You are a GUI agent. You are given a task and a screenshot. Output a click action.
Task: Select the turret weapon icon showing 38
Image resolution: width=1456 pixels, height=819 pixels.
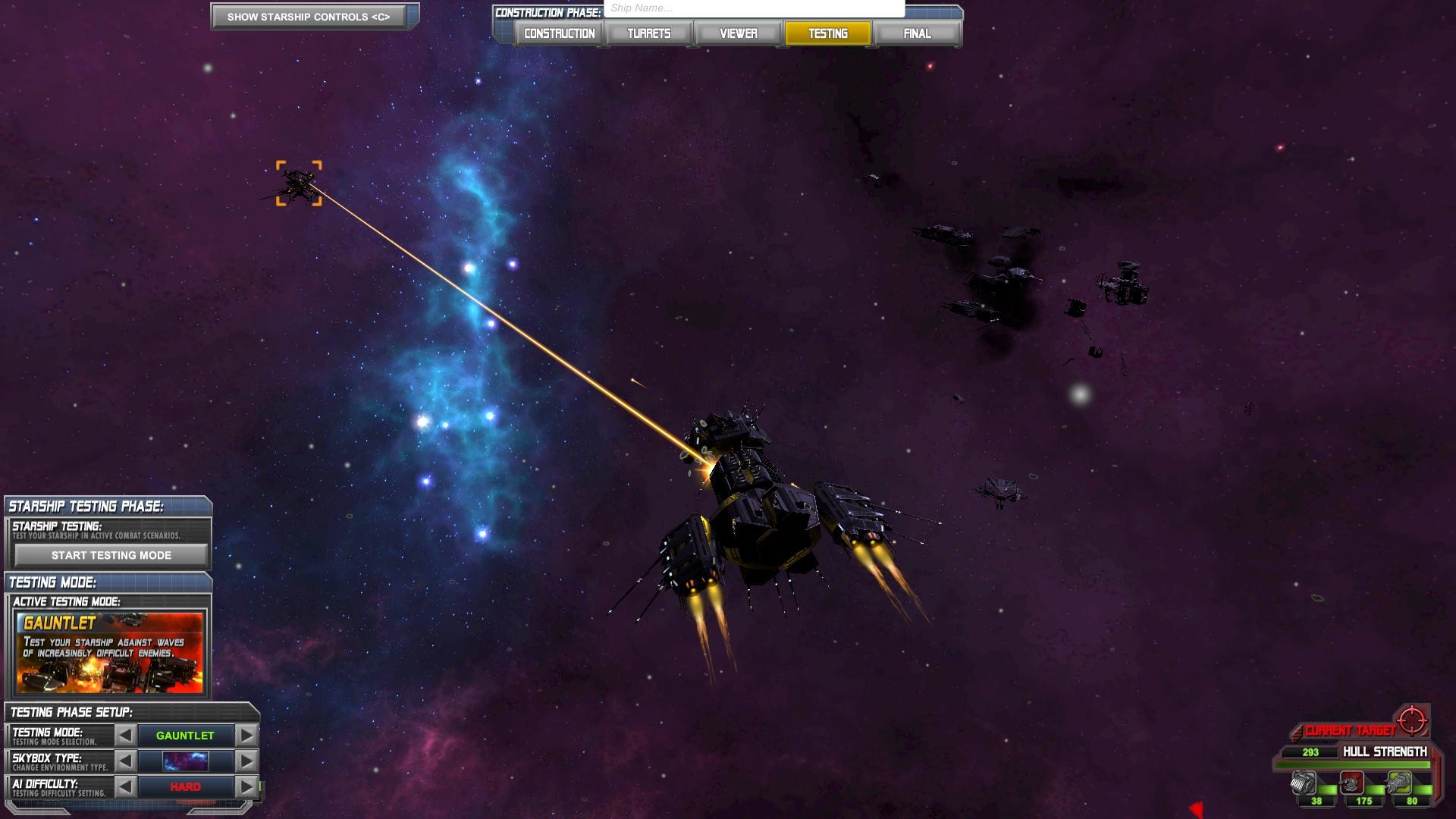pyautogui.click(x=1302, y=781)
